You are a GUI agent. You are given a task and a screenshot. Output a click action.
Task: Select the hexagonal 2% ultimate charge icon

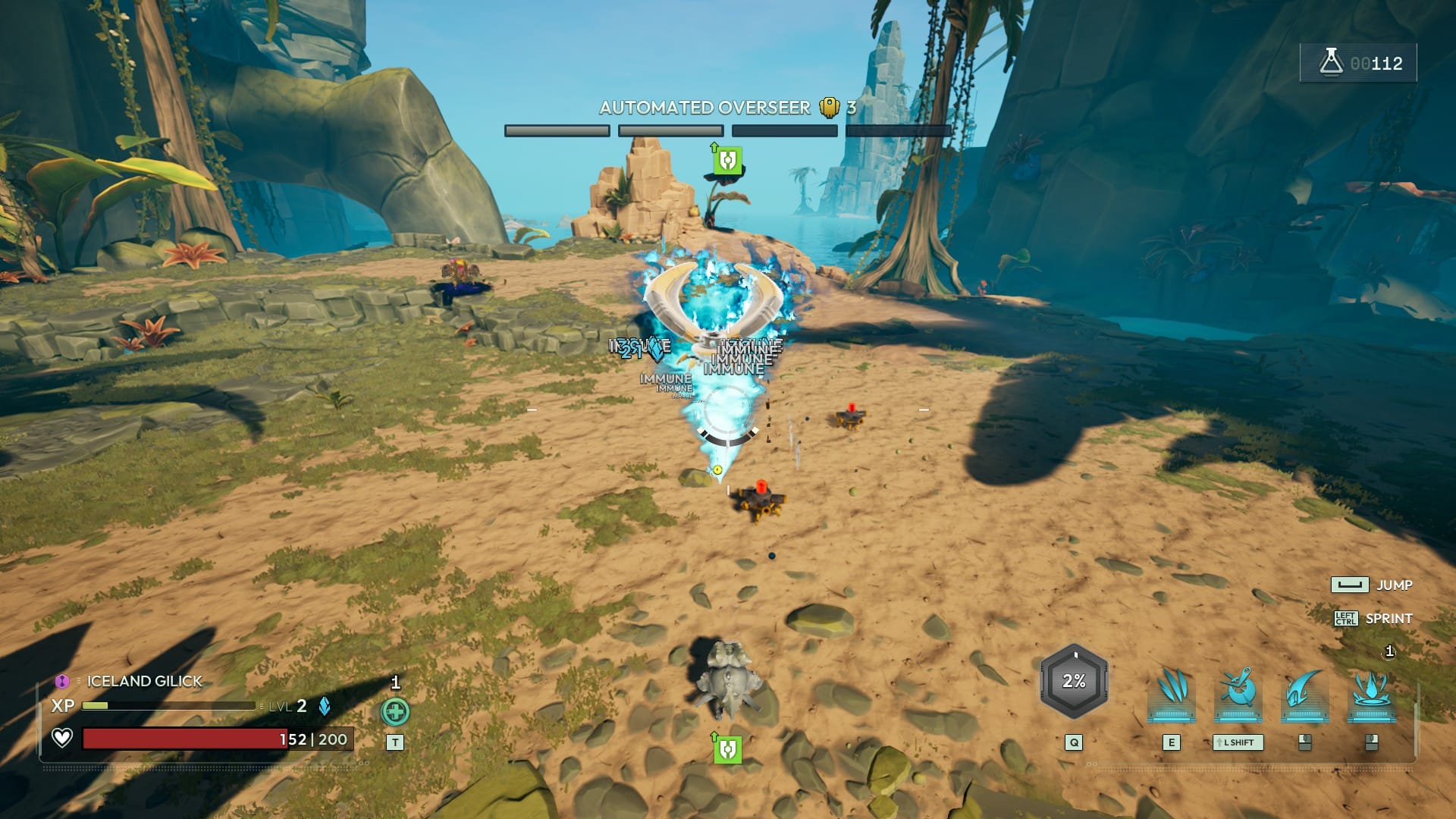pos(1074,681)
